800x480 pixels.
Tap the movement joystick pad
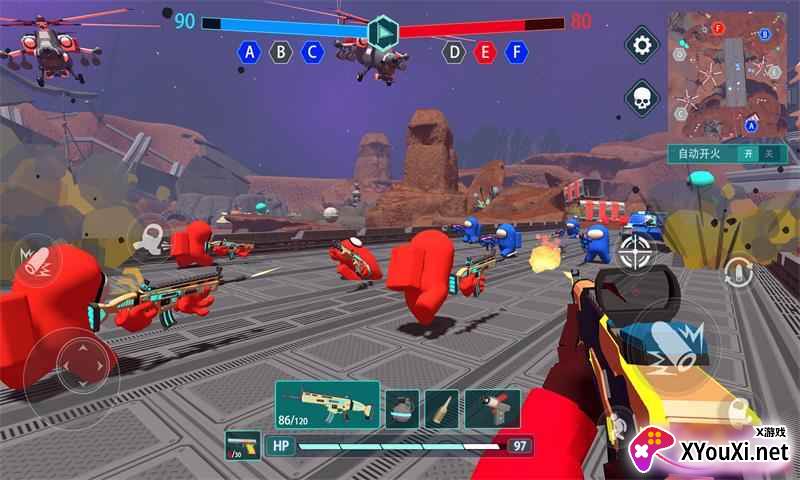point(72,358)
